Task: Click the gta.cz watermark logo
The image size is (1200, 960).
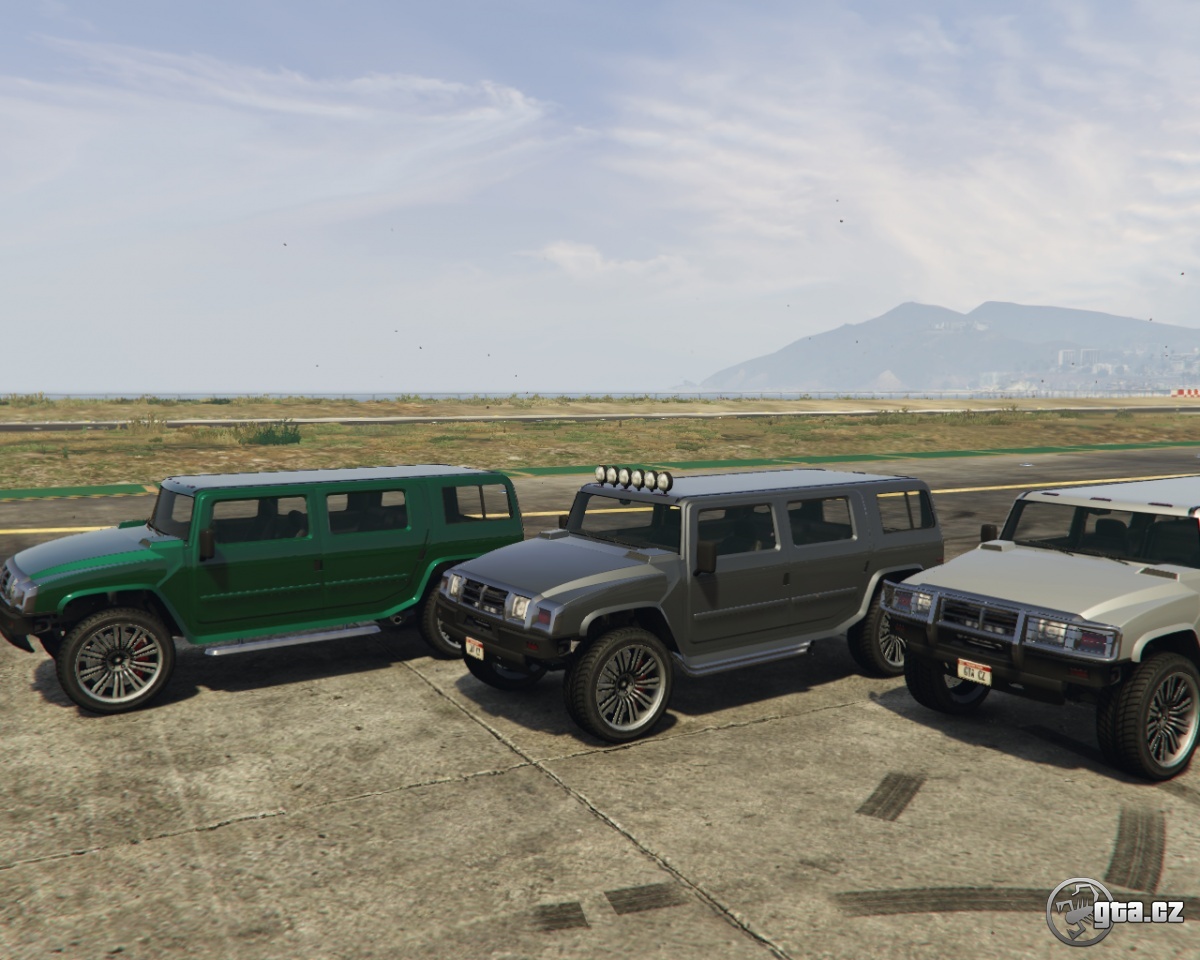Action: click(x=1114, y=911)
